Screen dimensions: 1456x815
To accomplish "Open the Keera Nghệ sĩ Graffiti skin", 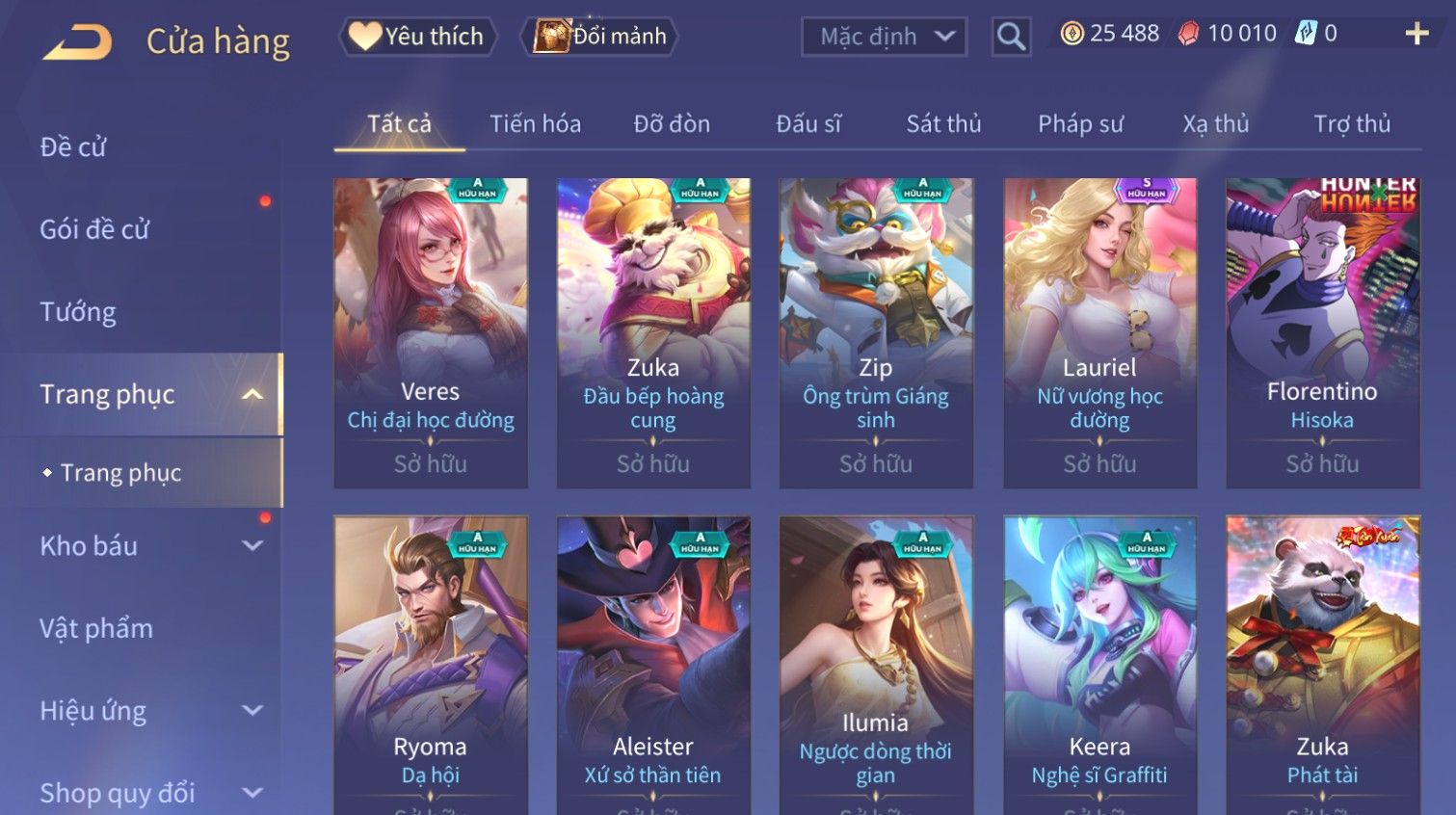I will [1099, 665].
